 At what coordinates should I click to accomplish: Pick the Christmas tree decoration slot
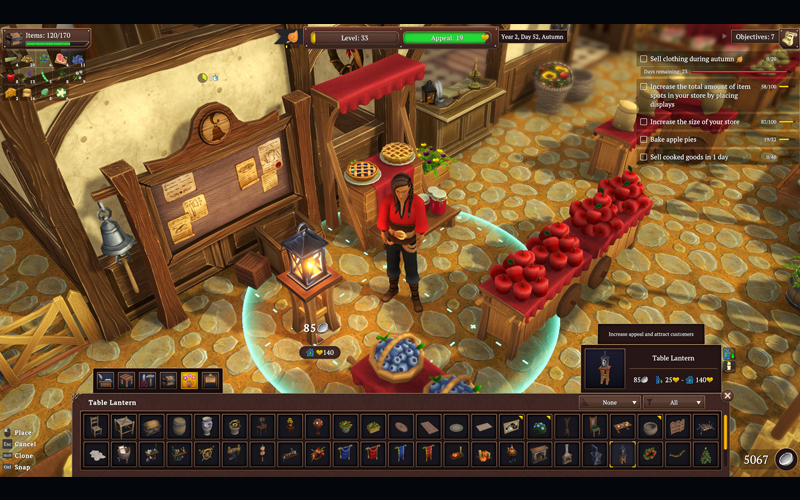(x=706, y=455)
